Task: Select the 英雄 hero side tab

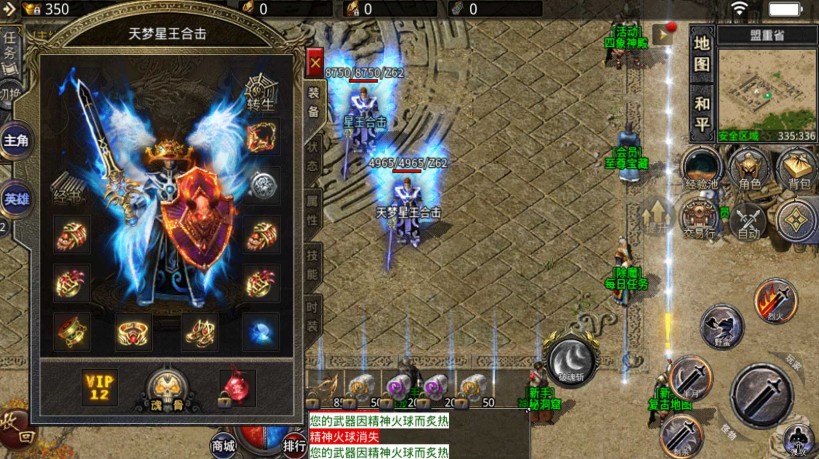Action: pos(16,198)
